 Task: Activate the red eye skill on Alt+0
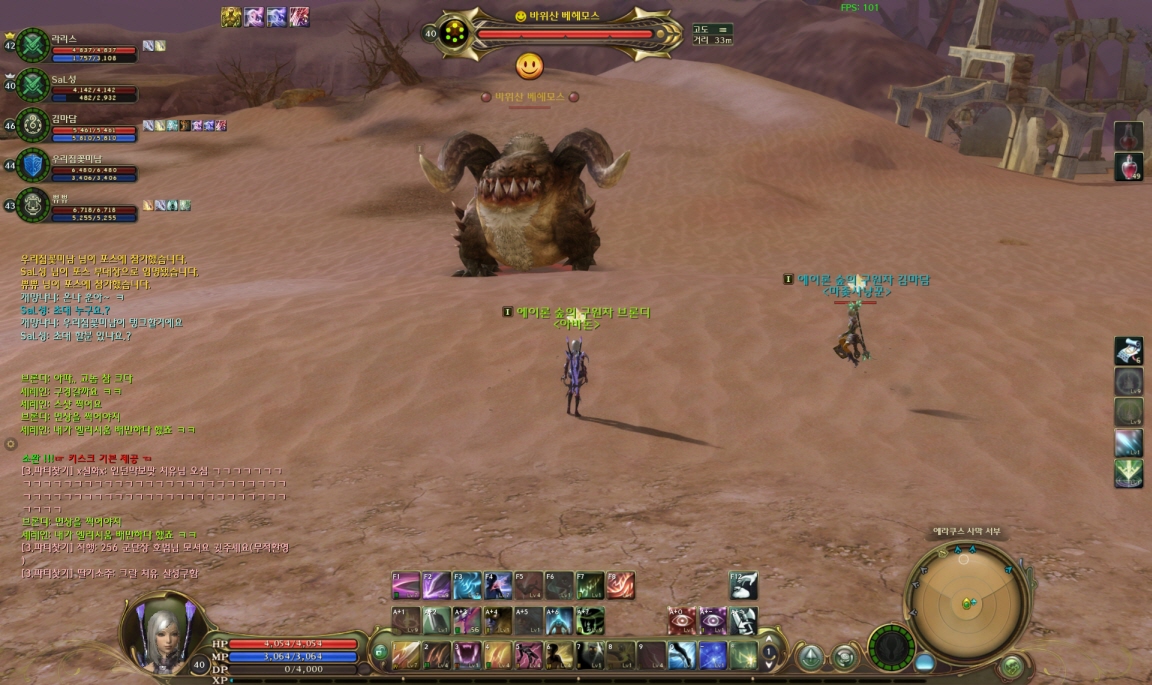pos(682,621)
